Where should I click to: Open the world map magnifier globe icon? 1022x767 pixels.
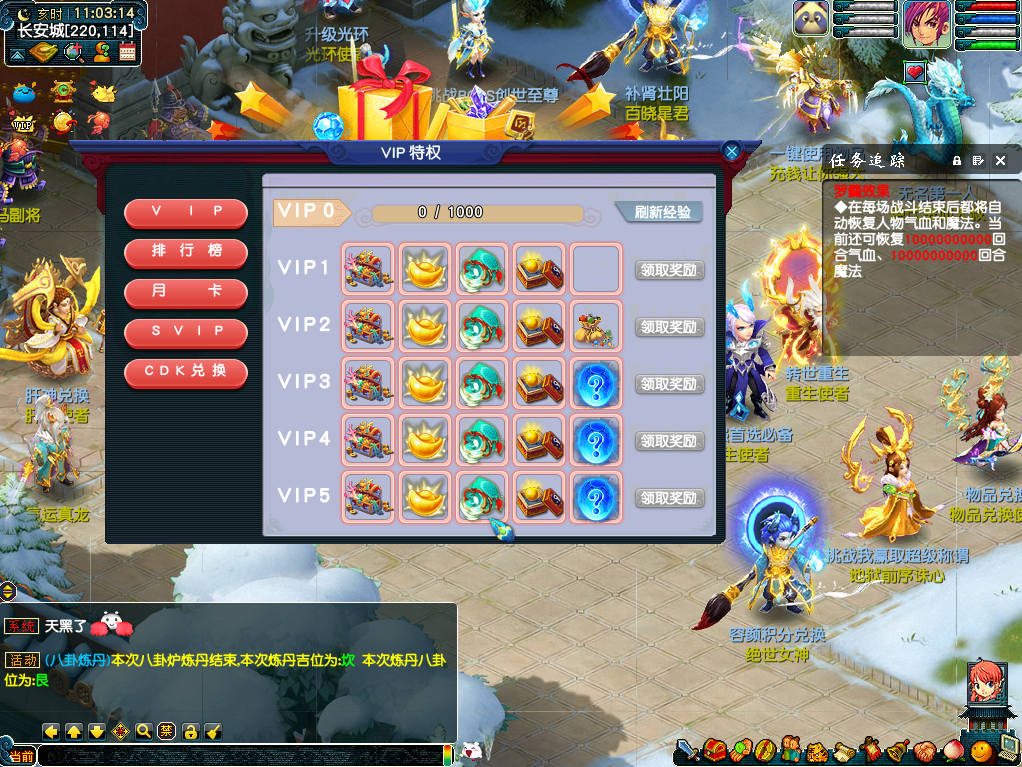coord(72,52)
